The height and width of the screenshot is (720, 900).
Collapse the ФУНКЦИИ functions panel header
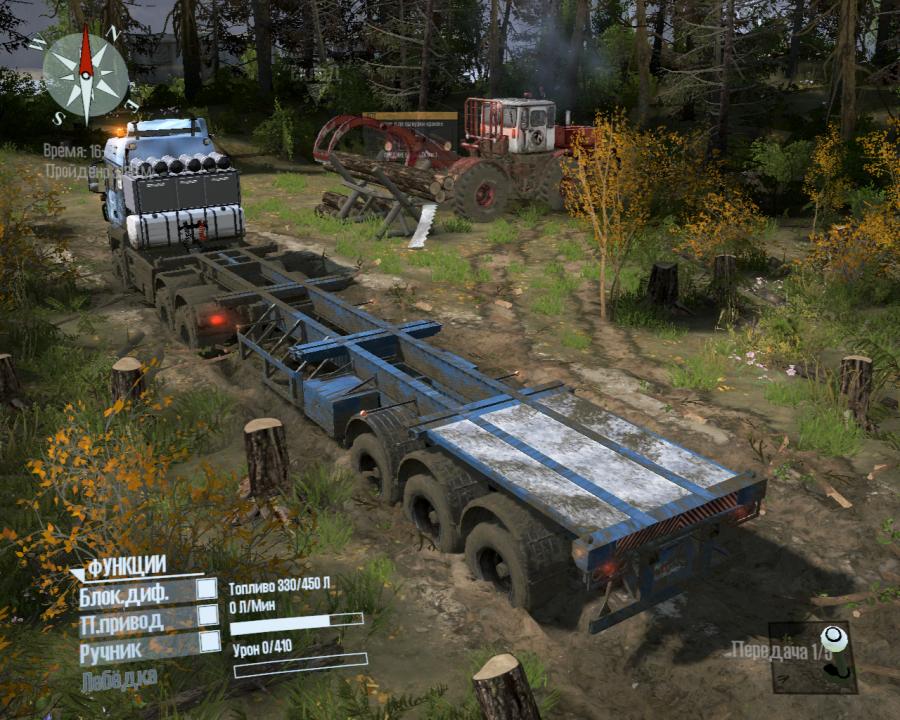coord(125,567)
